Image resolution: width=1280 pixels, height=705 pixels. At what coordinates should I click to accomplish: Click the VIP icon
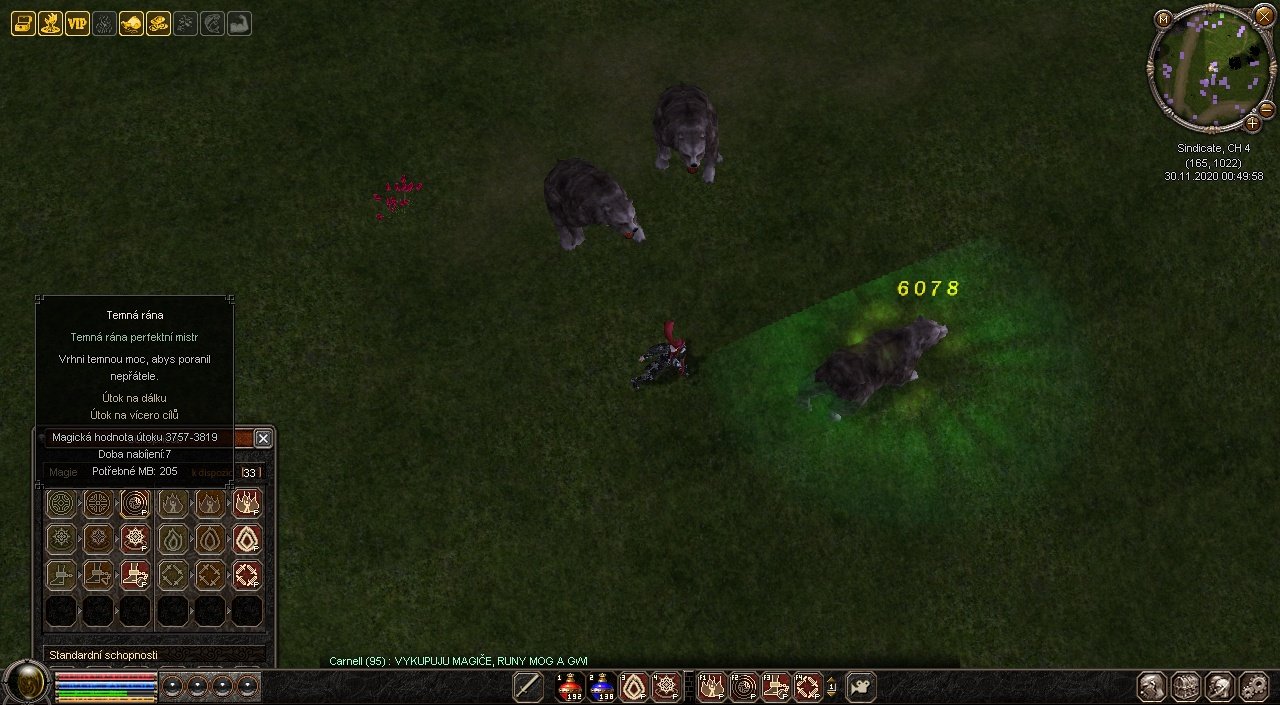(77, 24)
